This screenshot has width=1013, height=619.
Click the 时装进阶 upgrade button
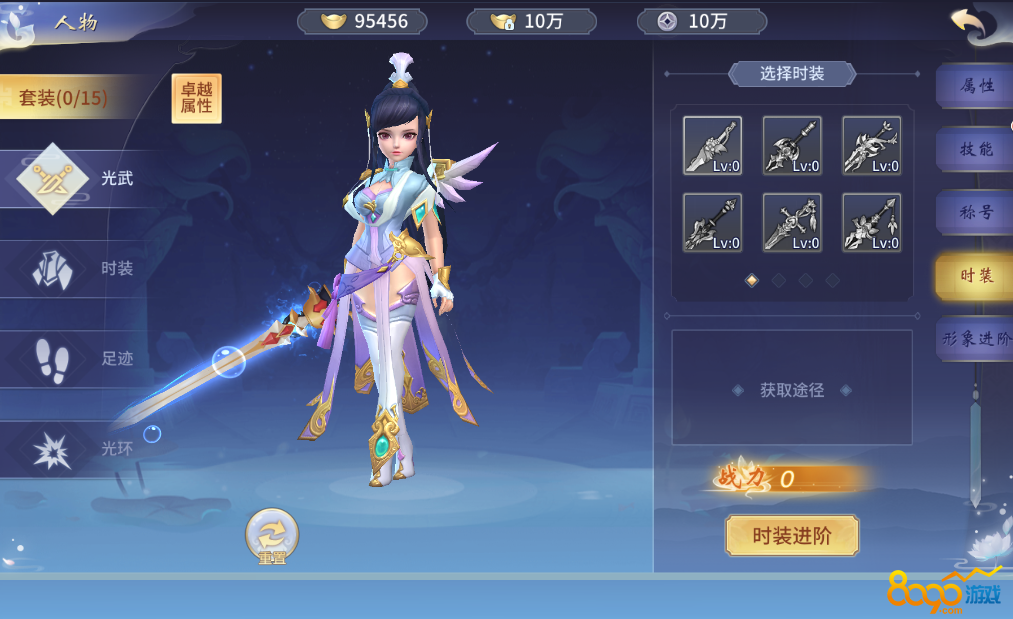pyautogui.click(x=791, y=536)
